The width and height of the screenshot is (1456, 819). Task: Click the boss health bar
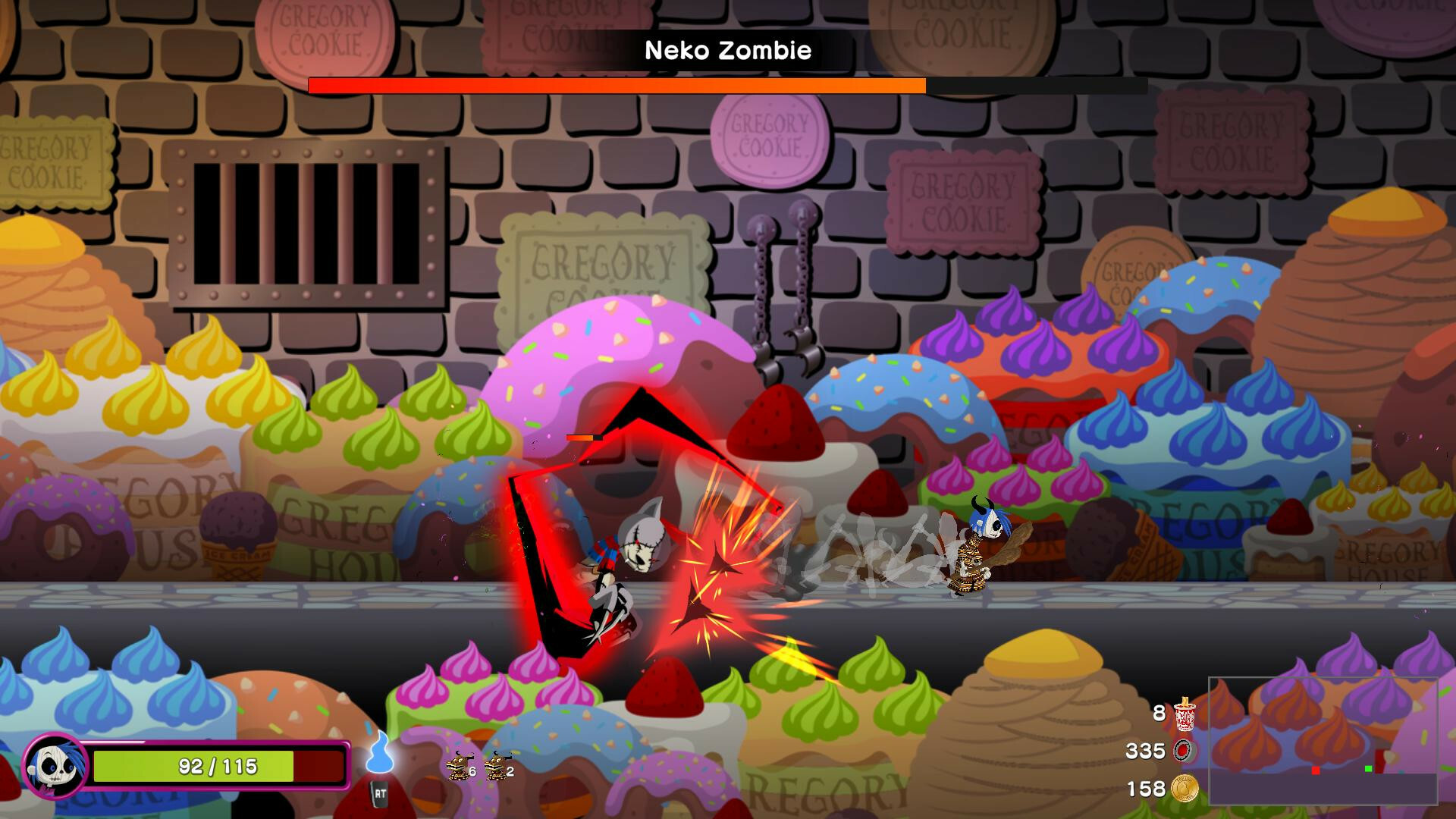click(617, 85)
